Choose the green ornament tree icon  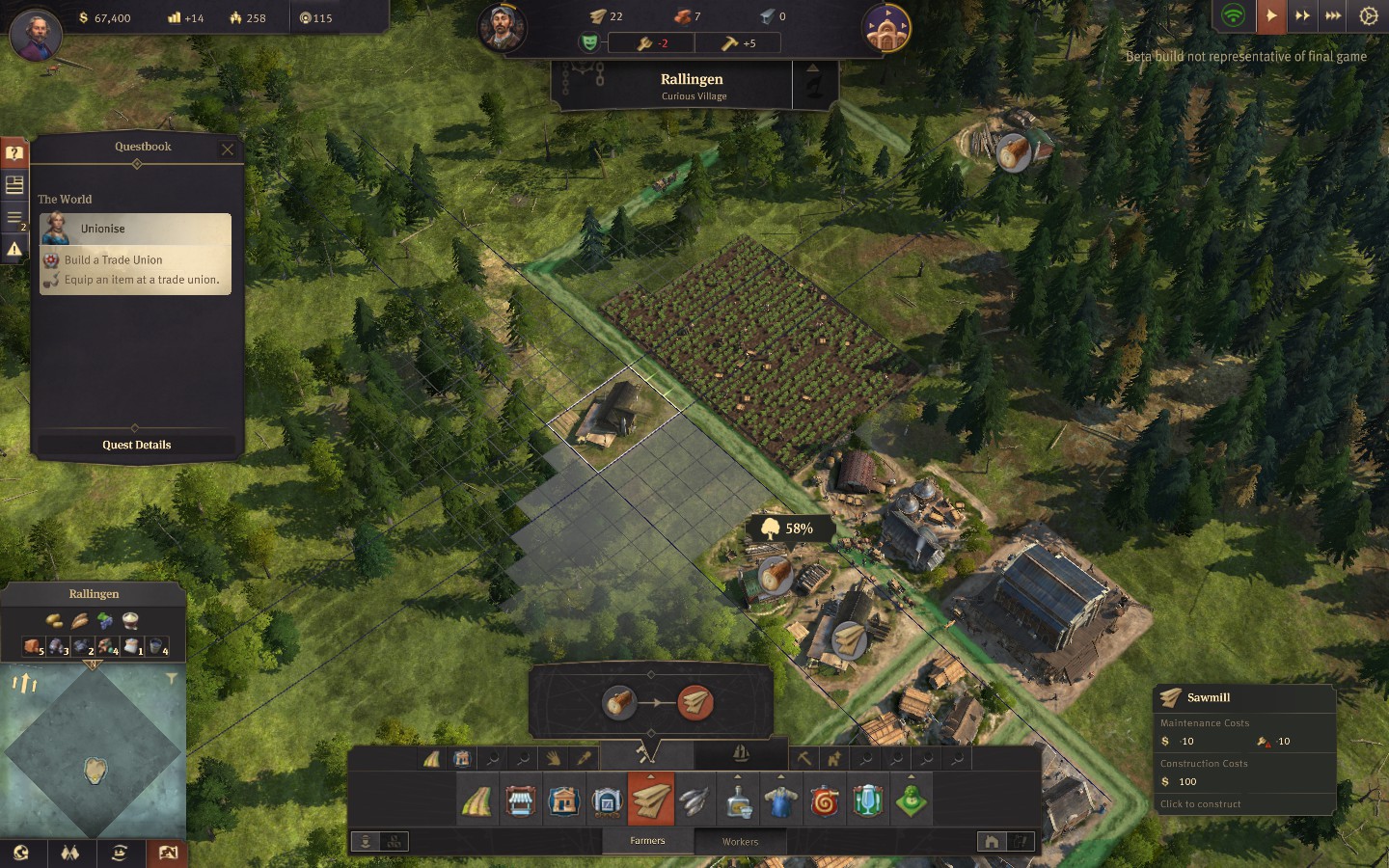(912, 801)
